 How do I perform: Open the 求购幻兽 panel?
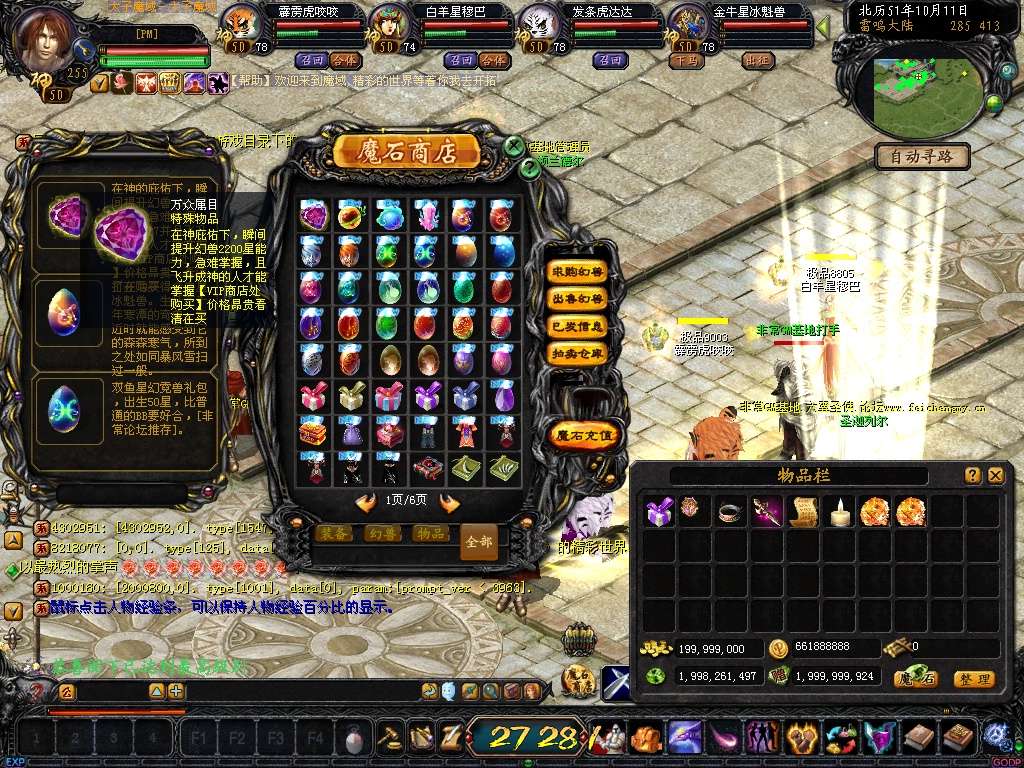(578, 272)
